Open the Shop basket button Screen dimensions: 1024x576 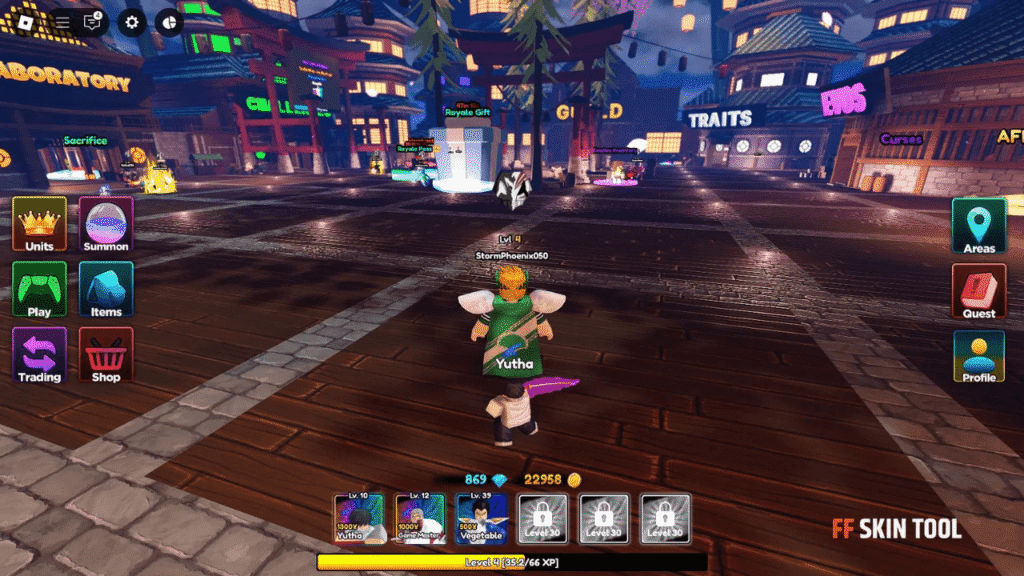click(x=106, y=355)
